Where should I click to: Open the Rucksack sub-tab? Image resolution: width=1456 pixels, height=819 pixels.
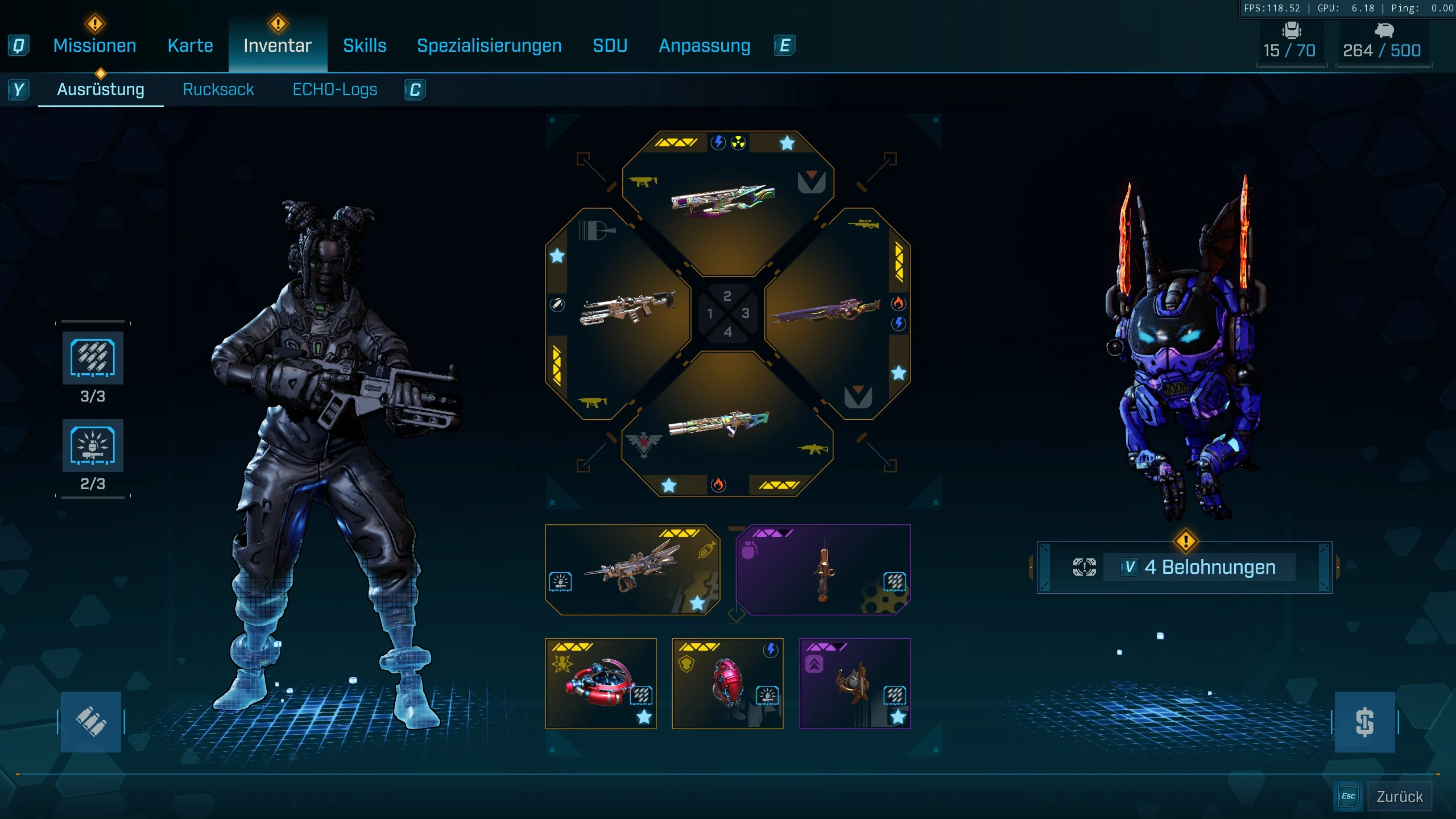218,89
